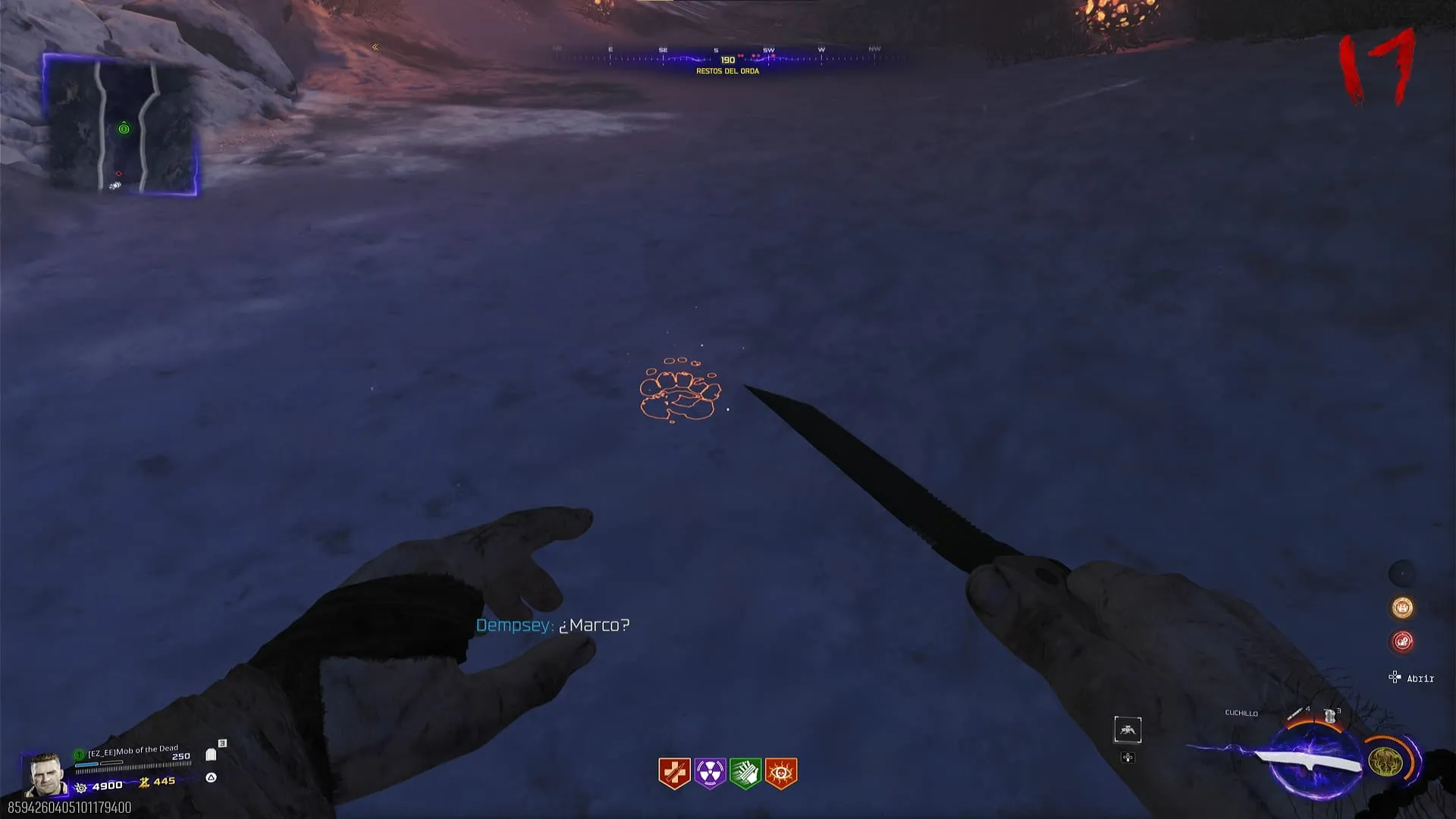Click the tactical equipment icon above the knife

[1329, 715]
